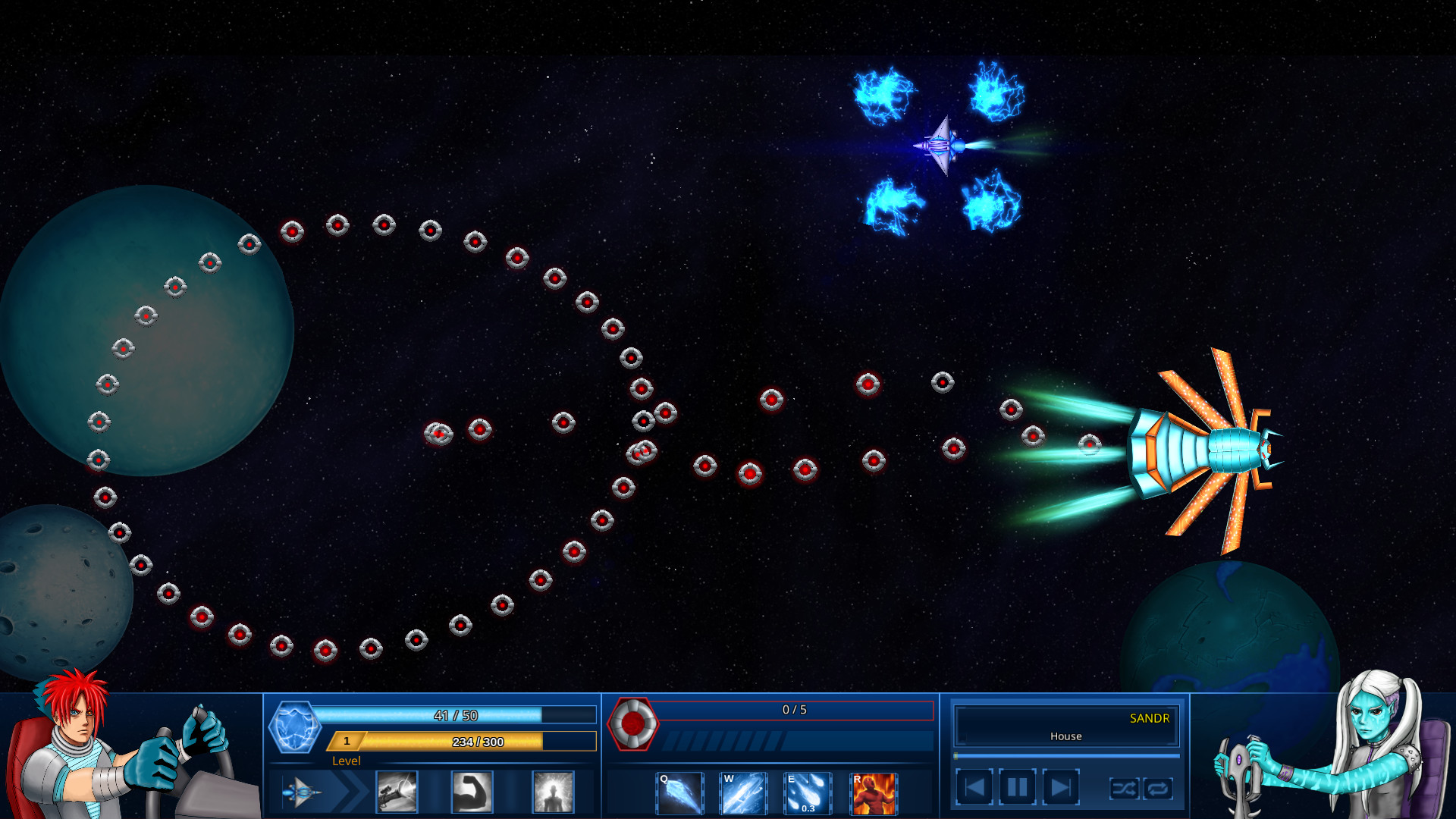Open the House genre selector

pos(1065,736)
